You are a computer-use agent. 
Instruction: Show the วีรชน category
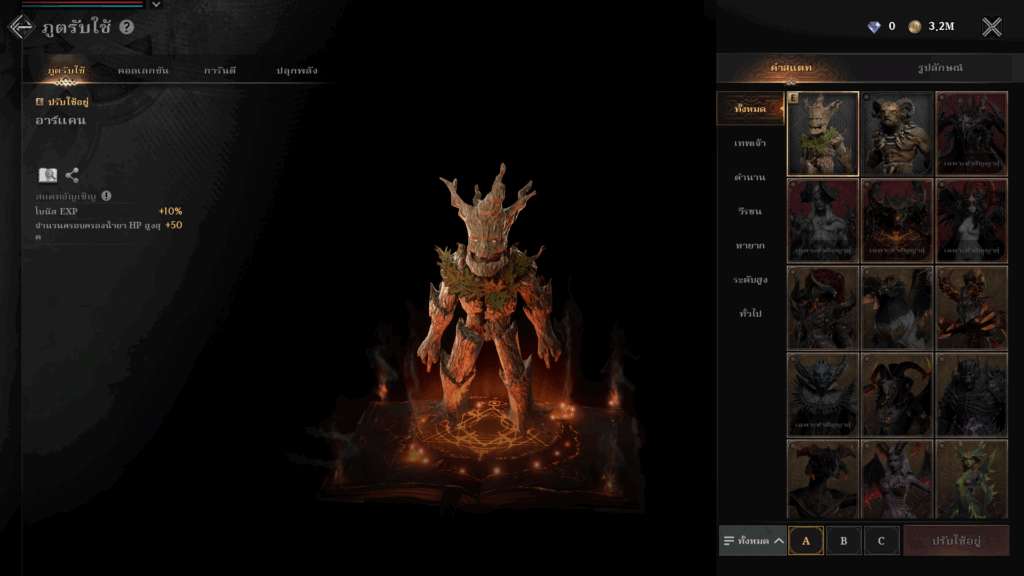click(749, 211)
